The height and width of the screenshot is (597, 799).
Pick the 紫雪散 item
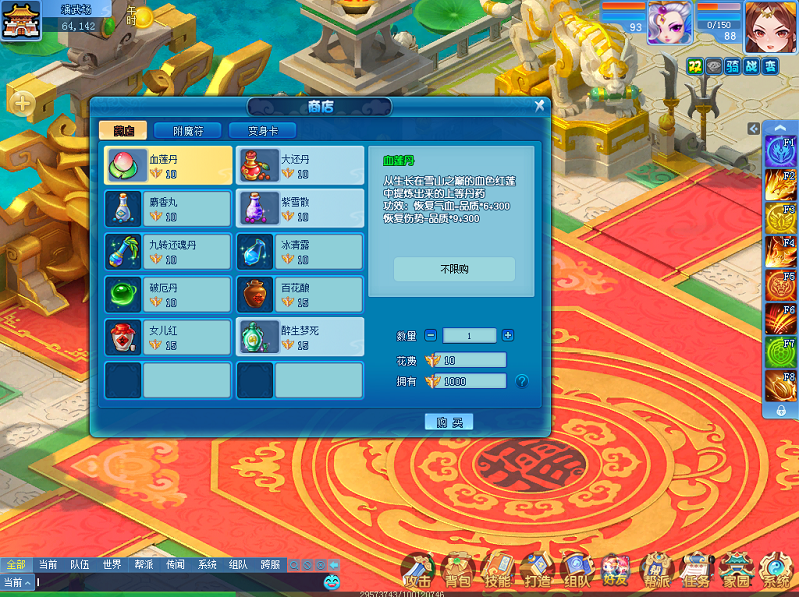click(300, 208)
